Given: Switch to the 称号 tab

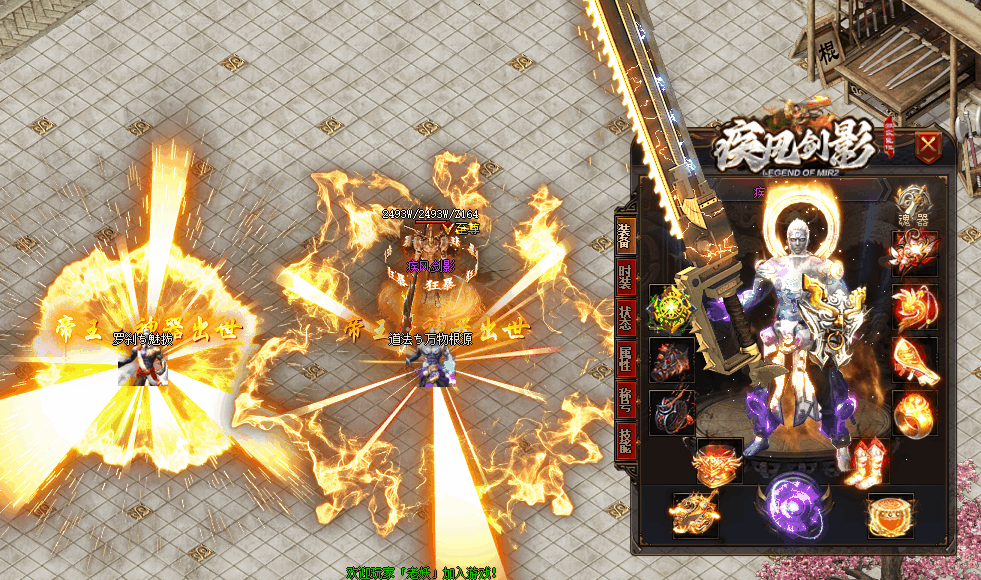Looking at the screenshot, I should (x=624, y=399).
